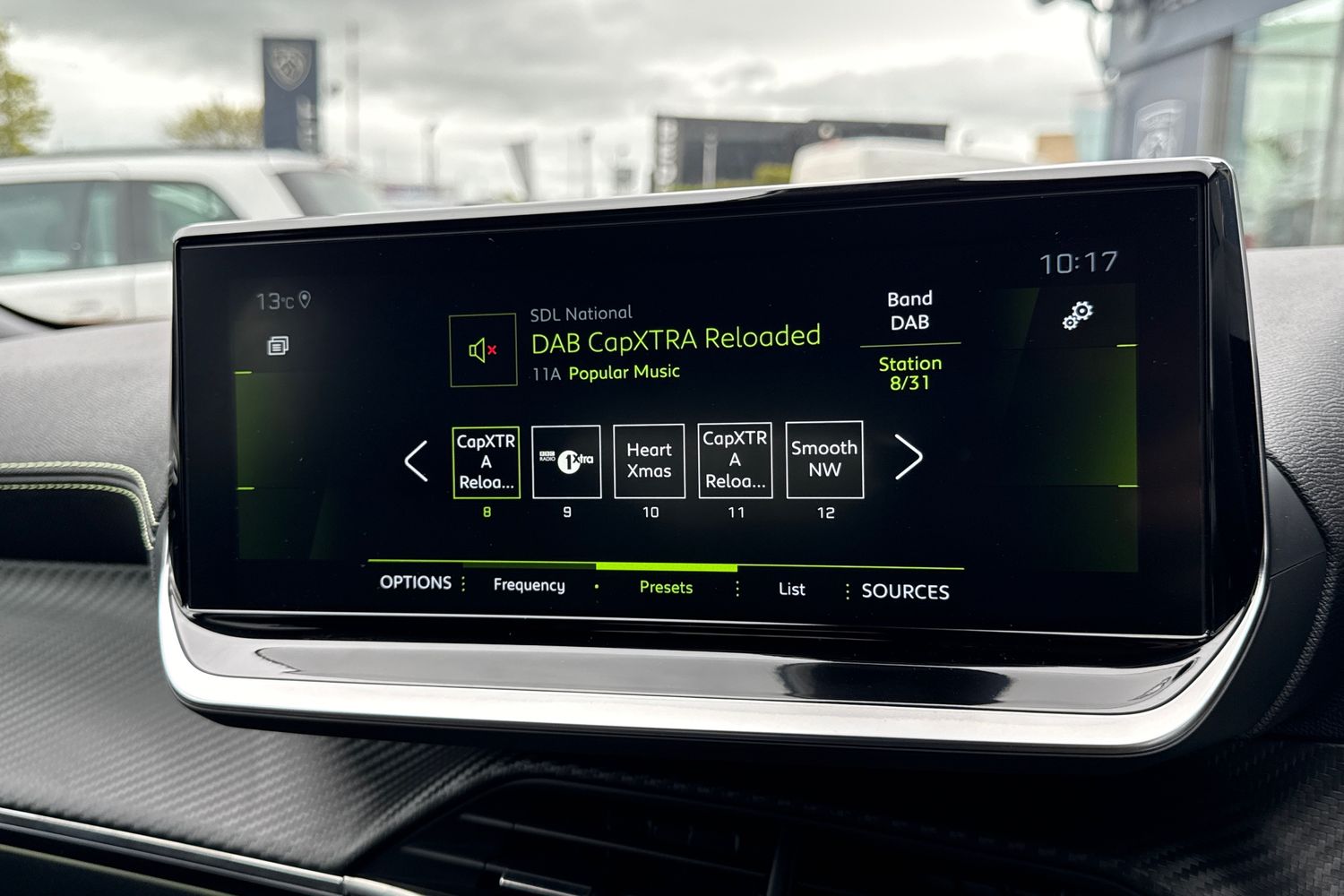Viewport: 1344px width, 896px height.
Task: Open Band DAB selector
Action: (x=909, y=309)
